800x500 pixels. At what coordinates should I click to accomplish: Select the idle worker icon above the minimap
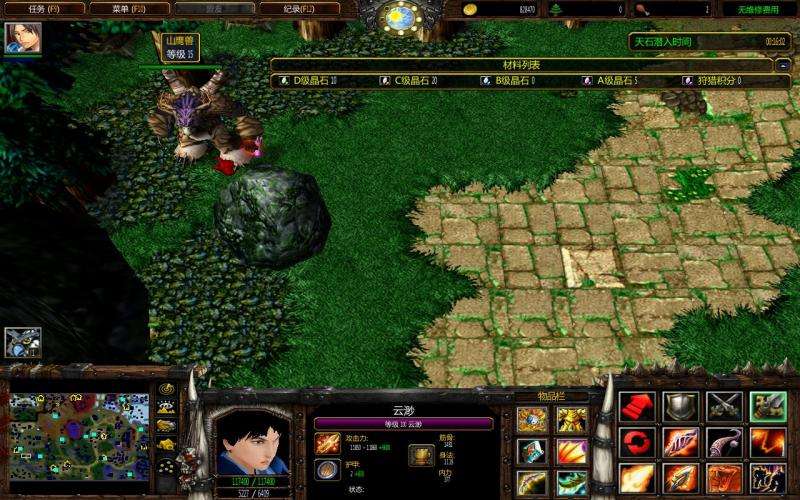21,342
